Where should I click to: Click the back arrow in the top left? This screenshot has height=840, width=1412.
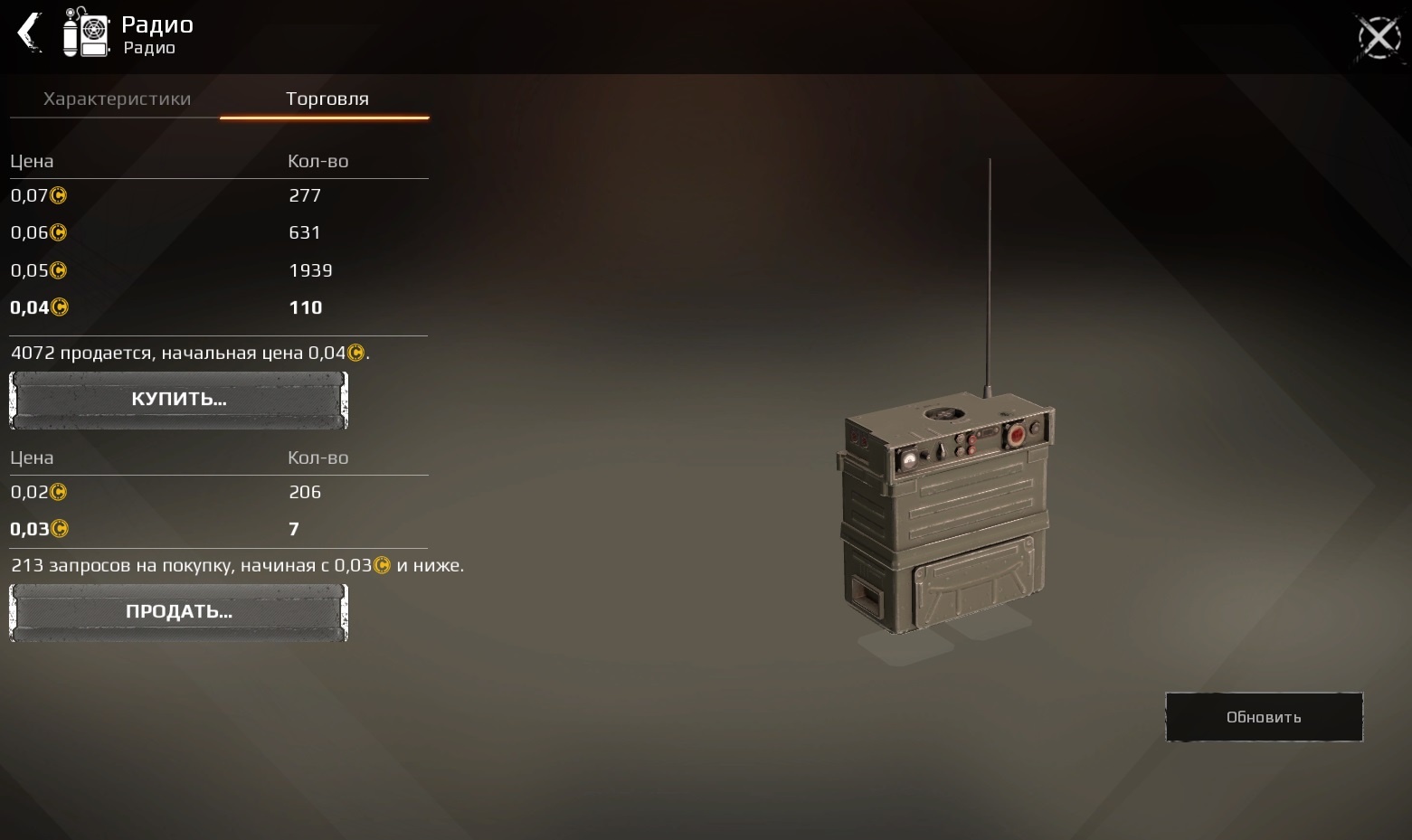27,33
